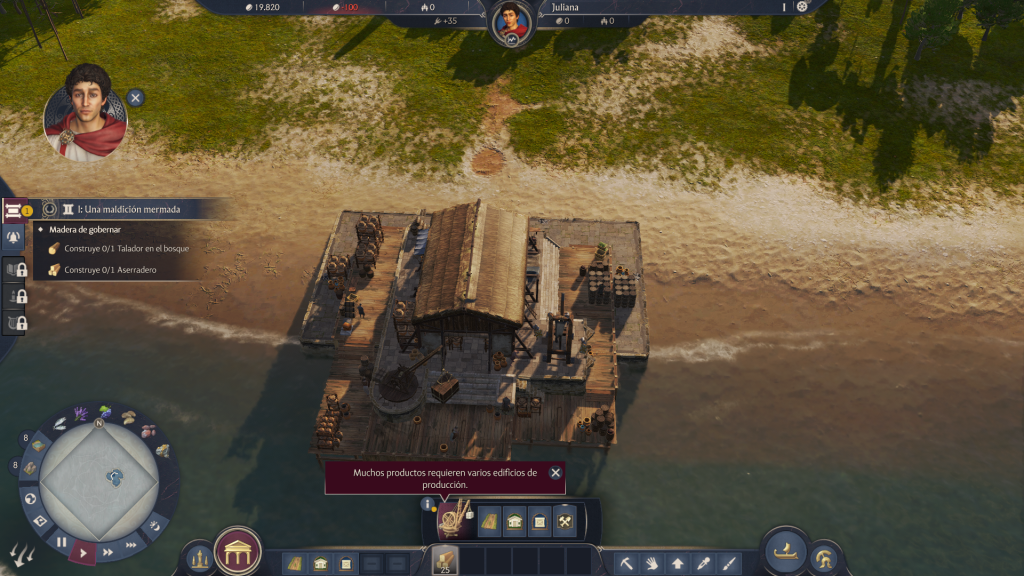Pause the game speed

pos(61,543)
